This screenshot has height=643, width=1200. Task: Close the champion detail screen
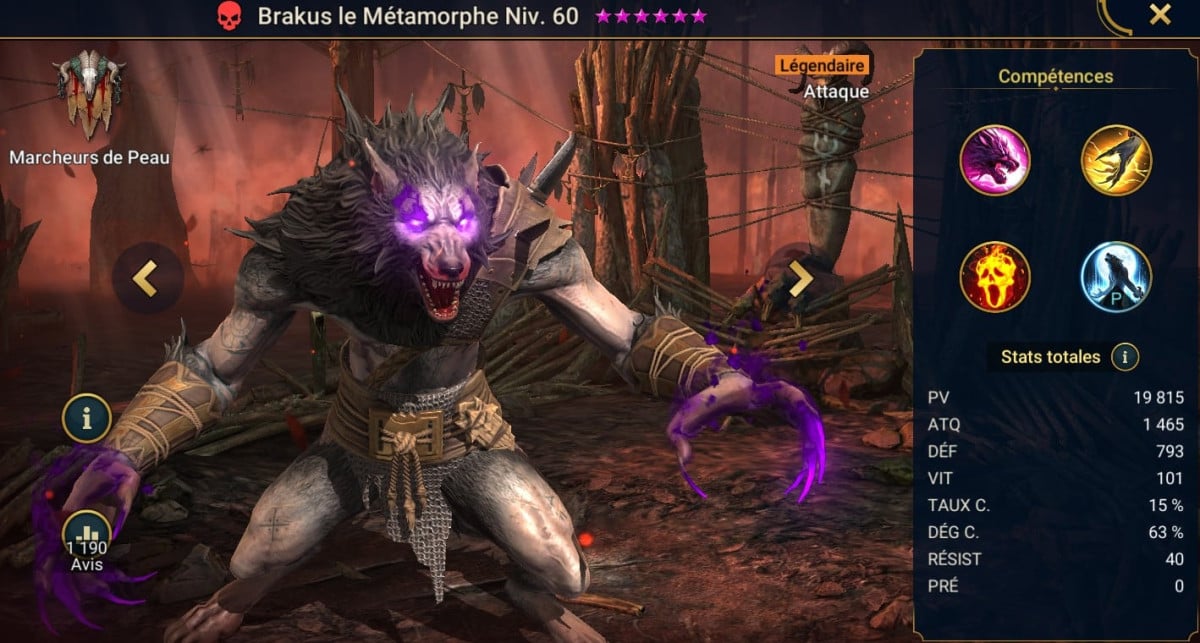(1160, 15)
